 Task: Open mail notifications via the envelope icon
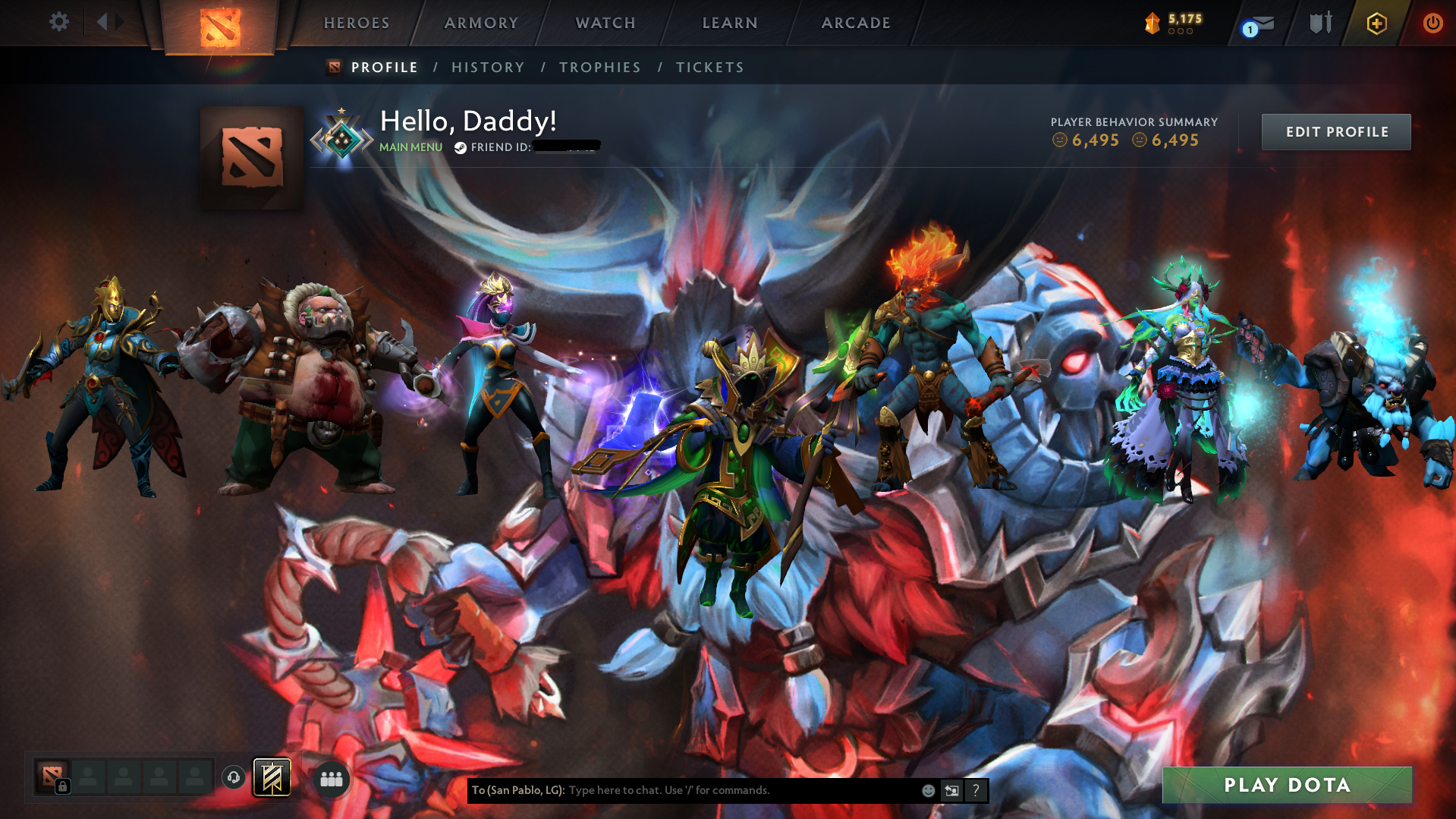click(1262, 23)
